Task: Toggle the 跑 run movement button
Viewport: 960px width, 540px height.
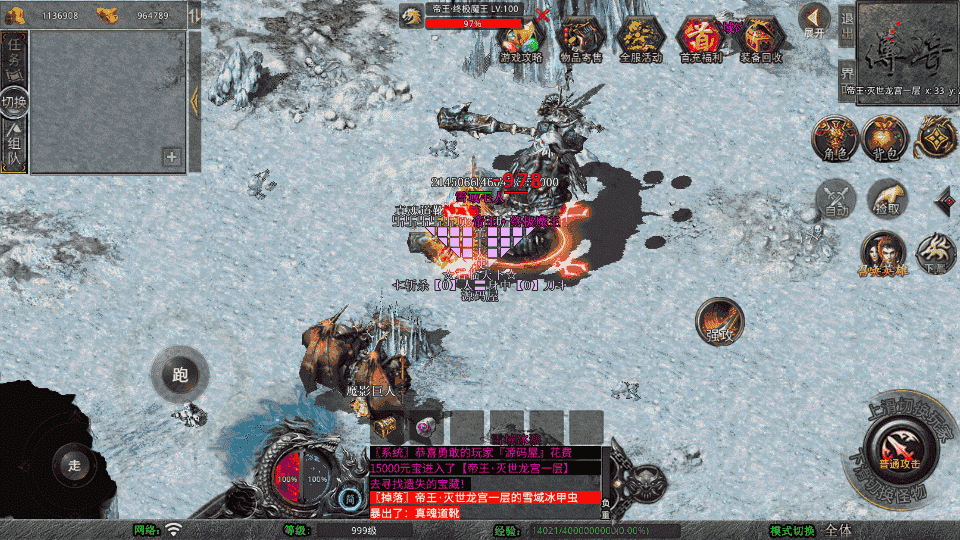Action: point(179,376)
